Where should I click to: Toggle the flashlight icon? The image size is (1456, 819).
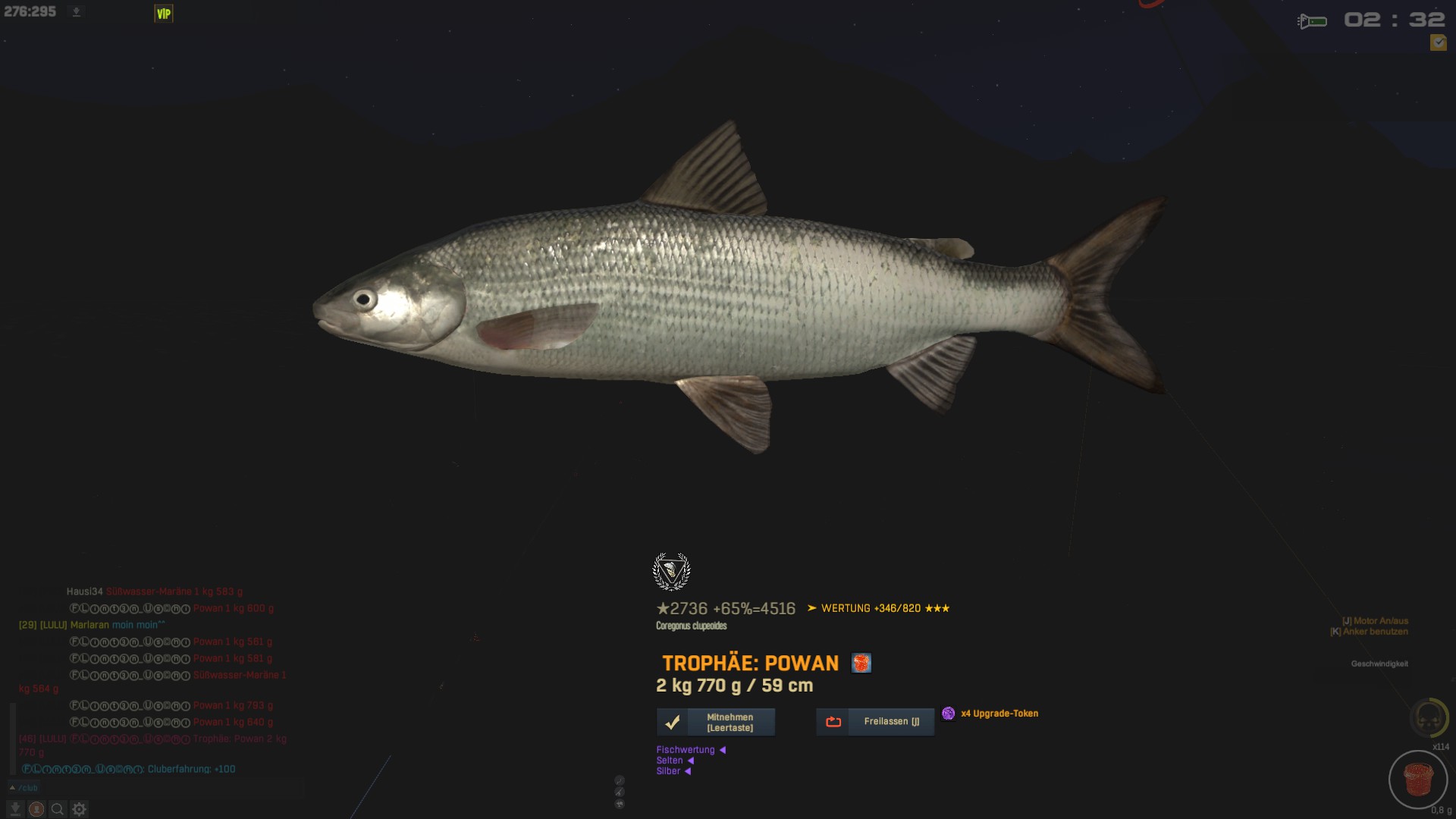(1312, 21)
